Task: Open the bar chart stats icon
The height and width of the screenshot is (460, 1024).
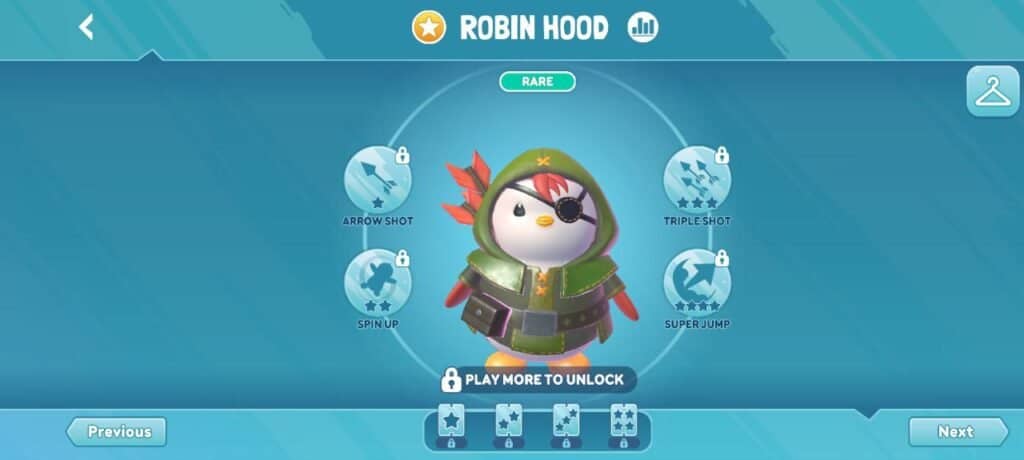Action: (x=643, y=28)
